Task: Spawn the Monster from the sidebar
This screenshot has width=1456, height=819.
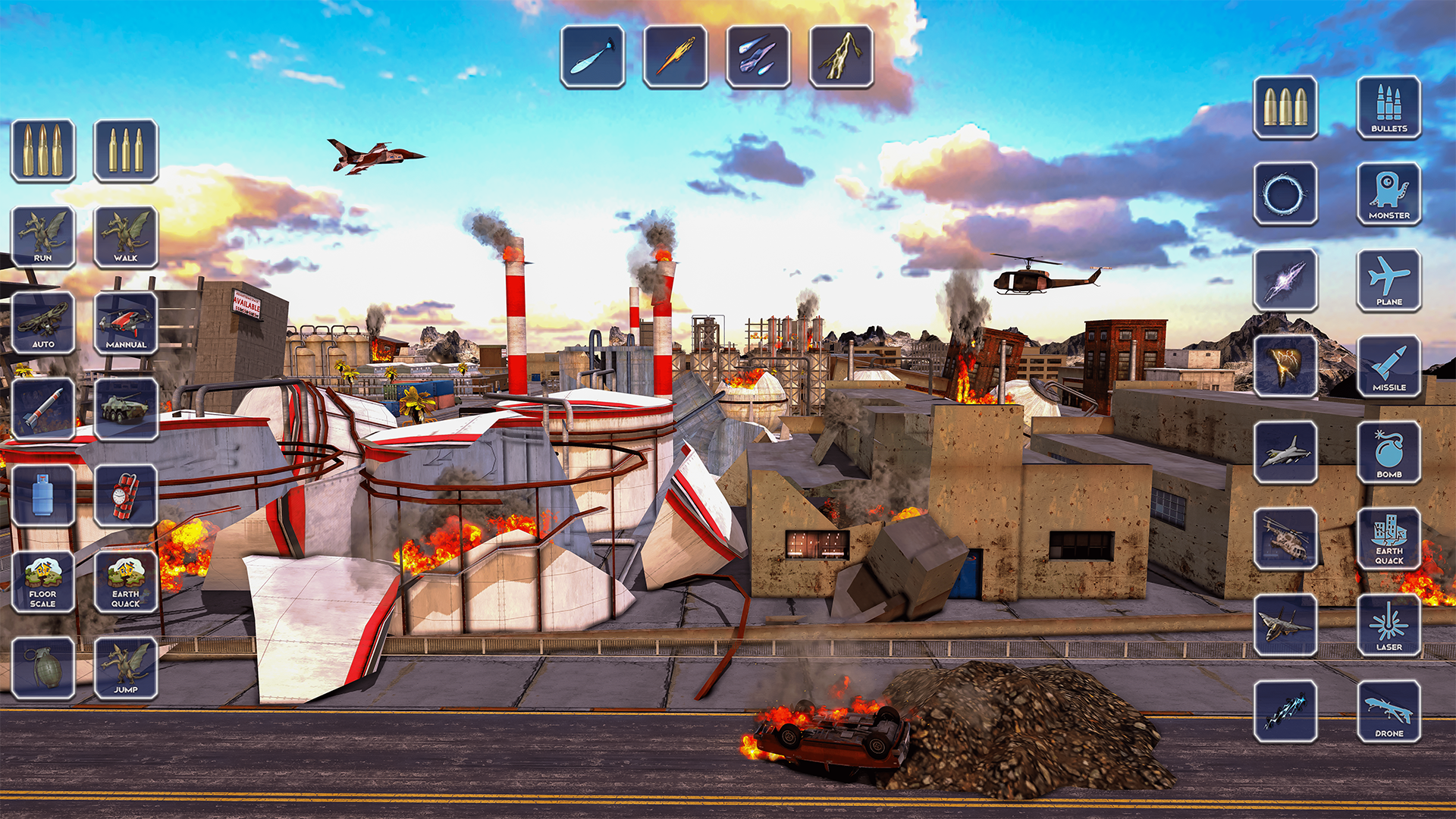Action: (1389, 193)
